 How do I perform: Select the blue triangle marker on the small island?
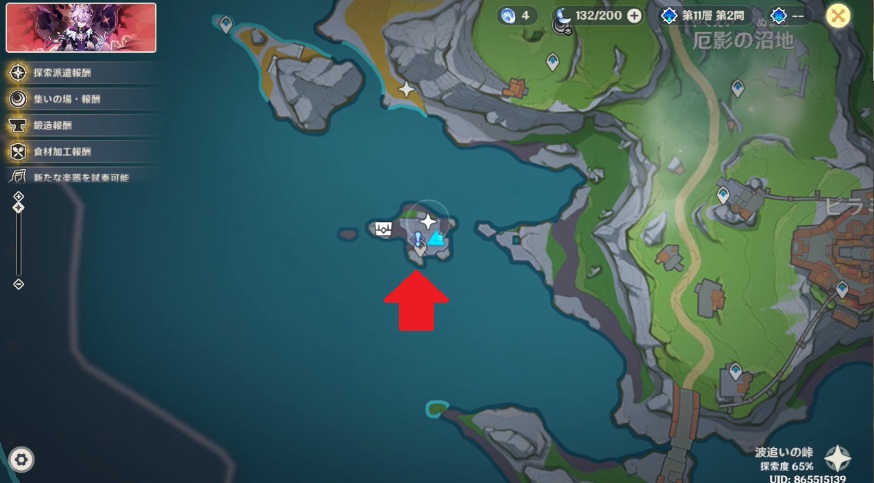click(x=436, y=239)
